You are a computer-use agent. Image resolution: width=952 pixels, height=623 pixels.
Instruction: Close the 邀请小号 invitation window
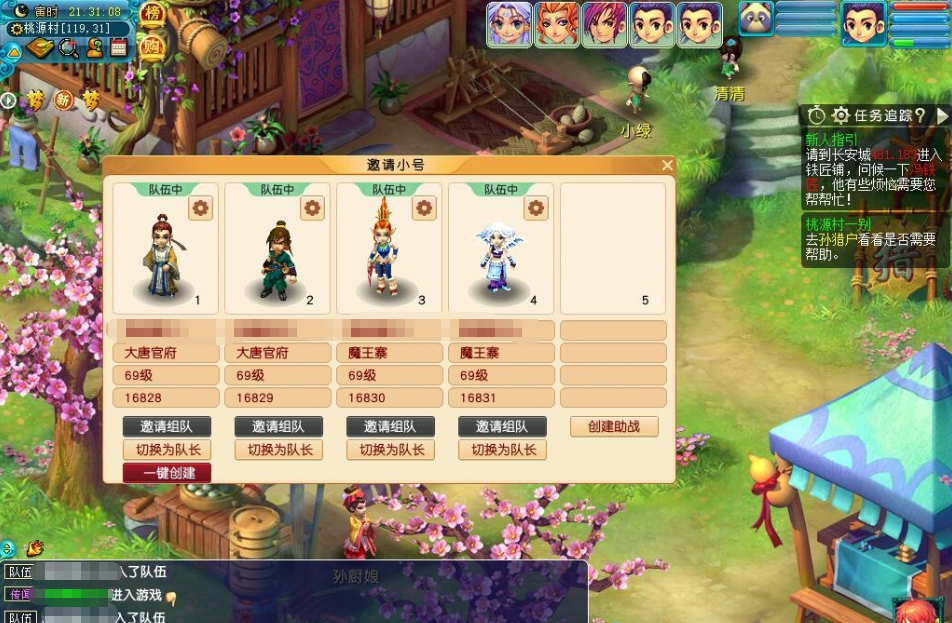667,165
